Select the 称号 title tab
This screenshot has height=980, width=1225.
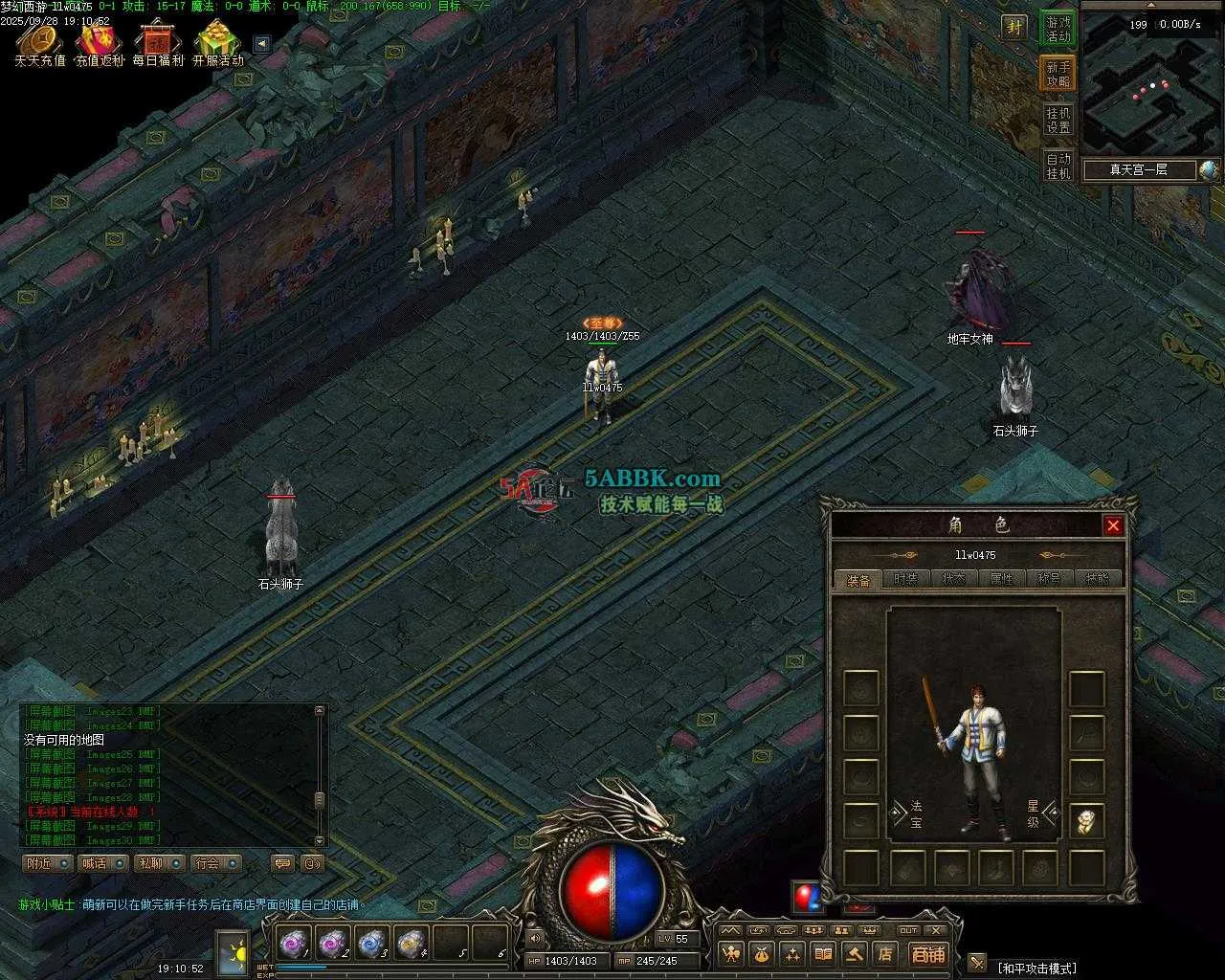1049,579
